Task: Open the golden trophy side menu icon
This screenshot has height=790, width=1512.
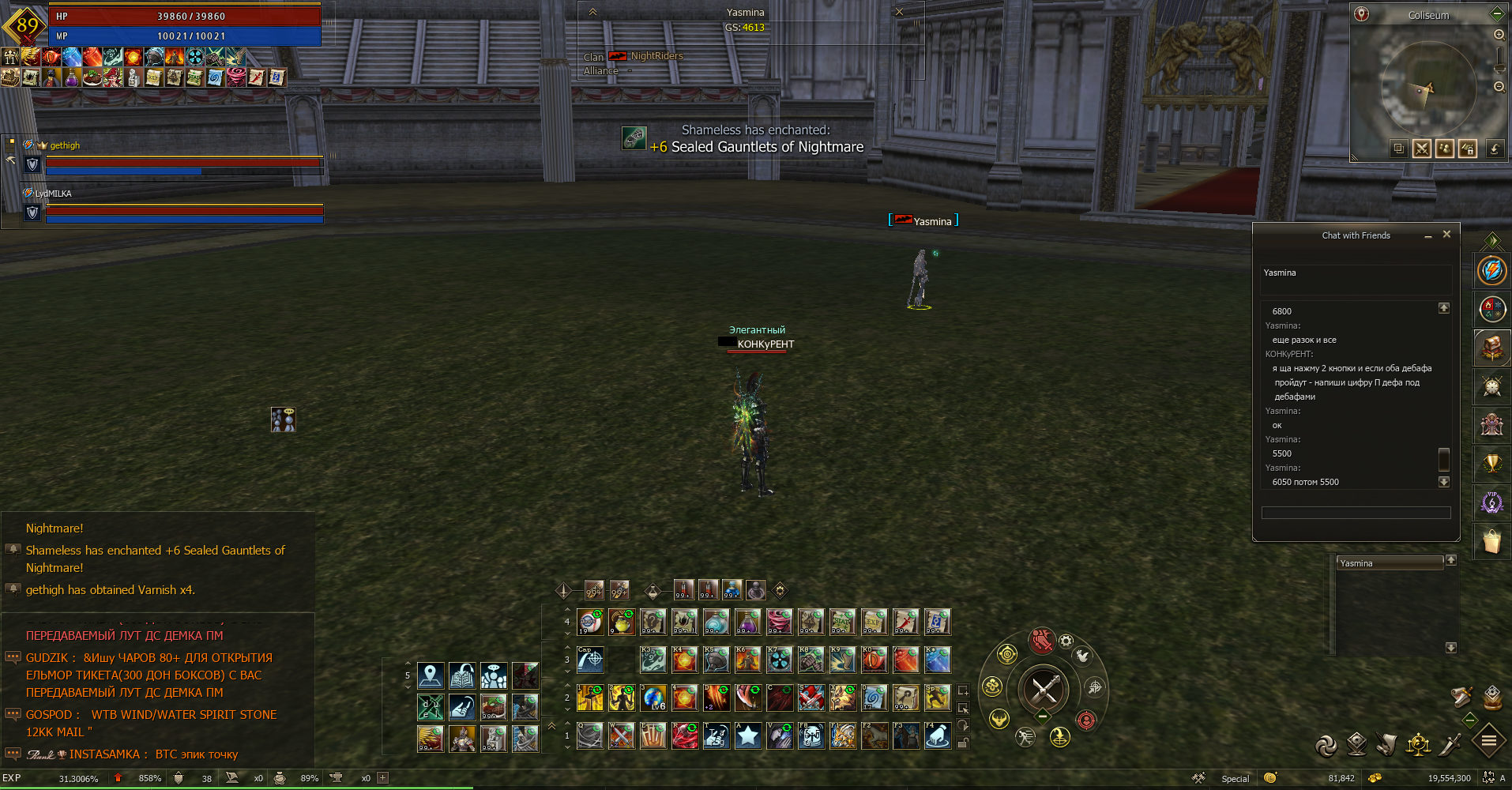Action: pos(1491,464)
